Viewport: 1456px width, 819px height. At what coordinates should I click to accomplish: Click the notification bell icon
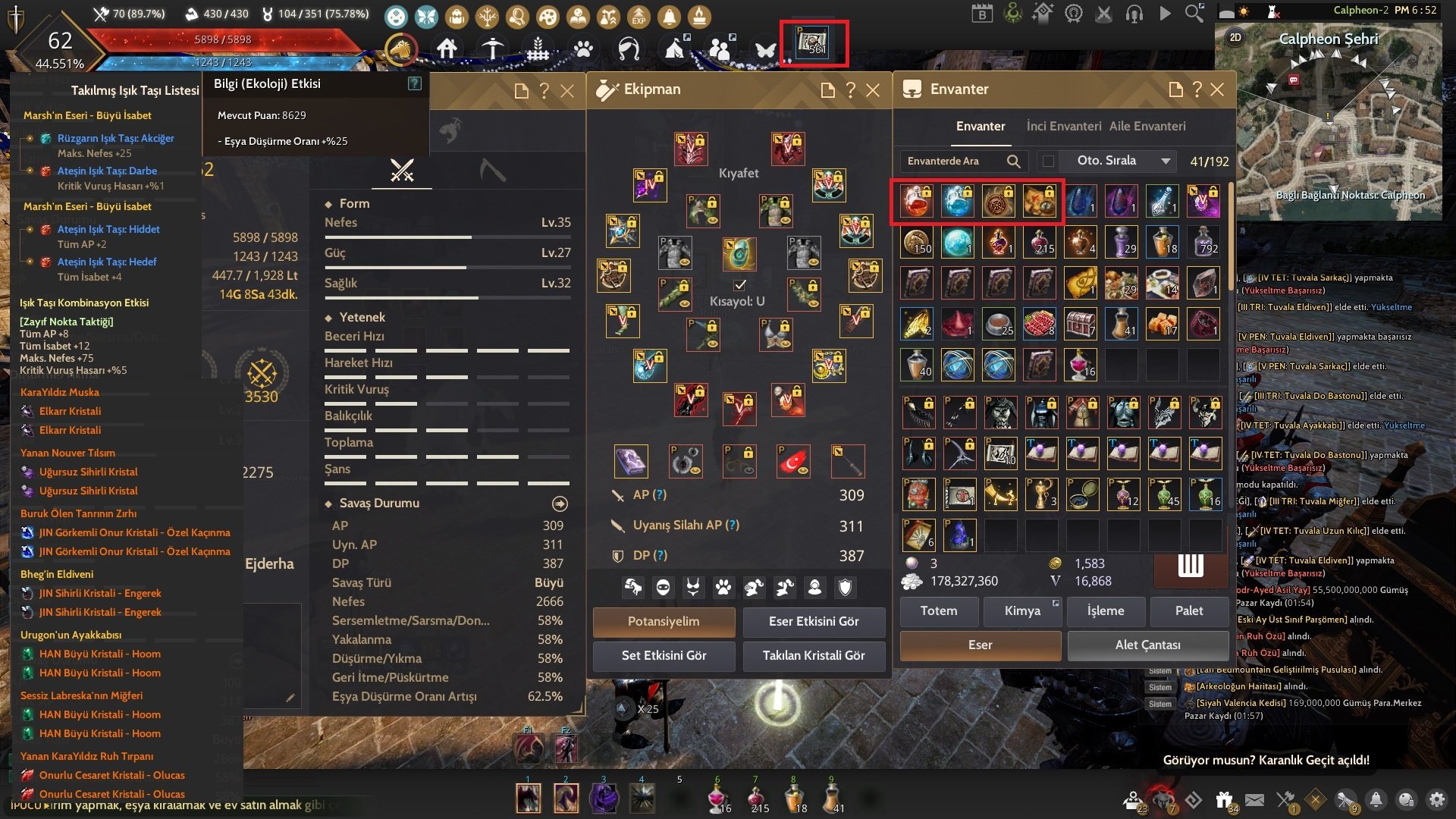tap(669, 15)
